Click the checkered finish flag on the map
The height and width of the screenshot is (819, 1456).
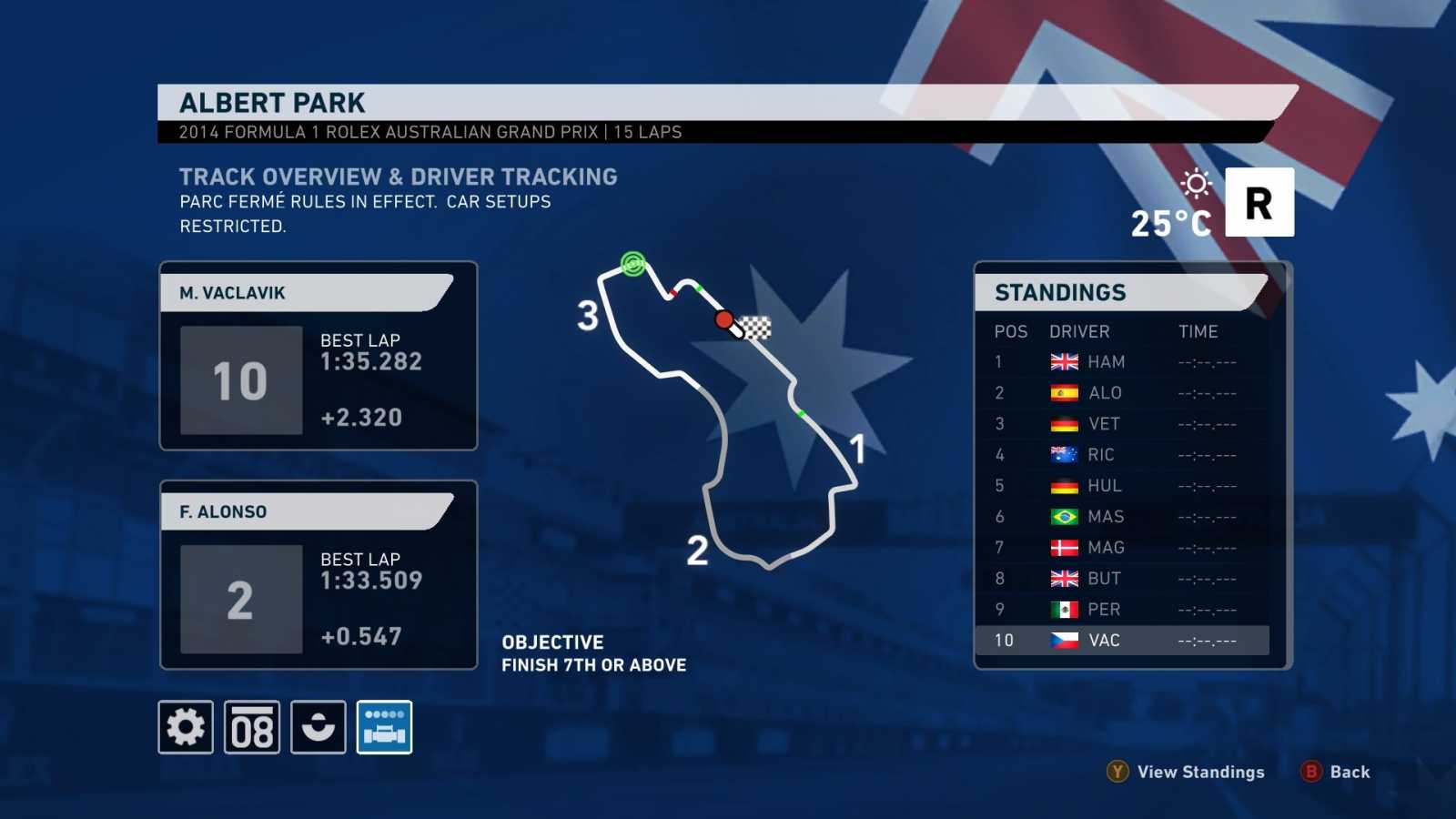(754, 326)
